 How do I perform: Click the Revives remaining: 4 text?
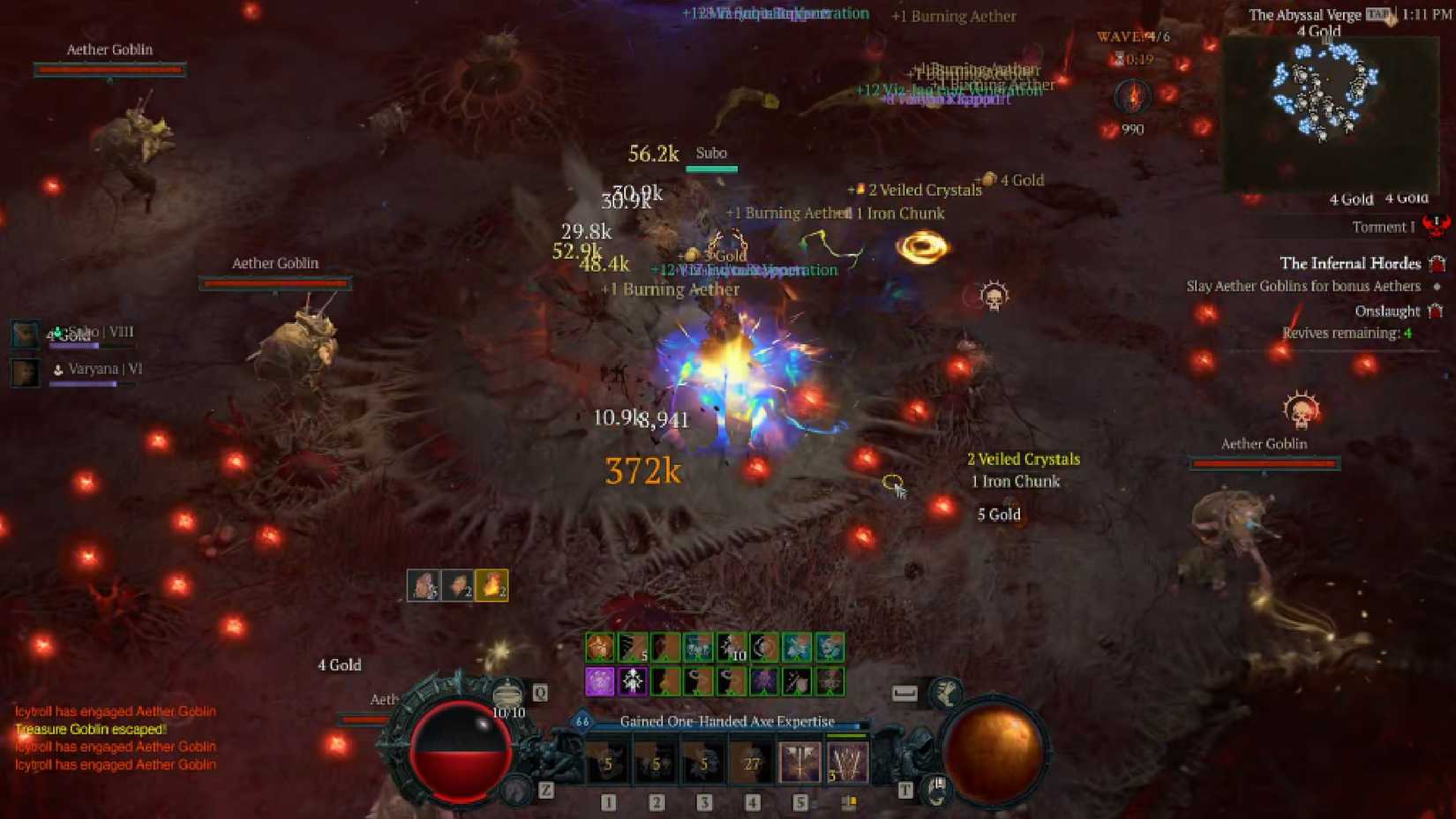click(x=1345, y=334)
